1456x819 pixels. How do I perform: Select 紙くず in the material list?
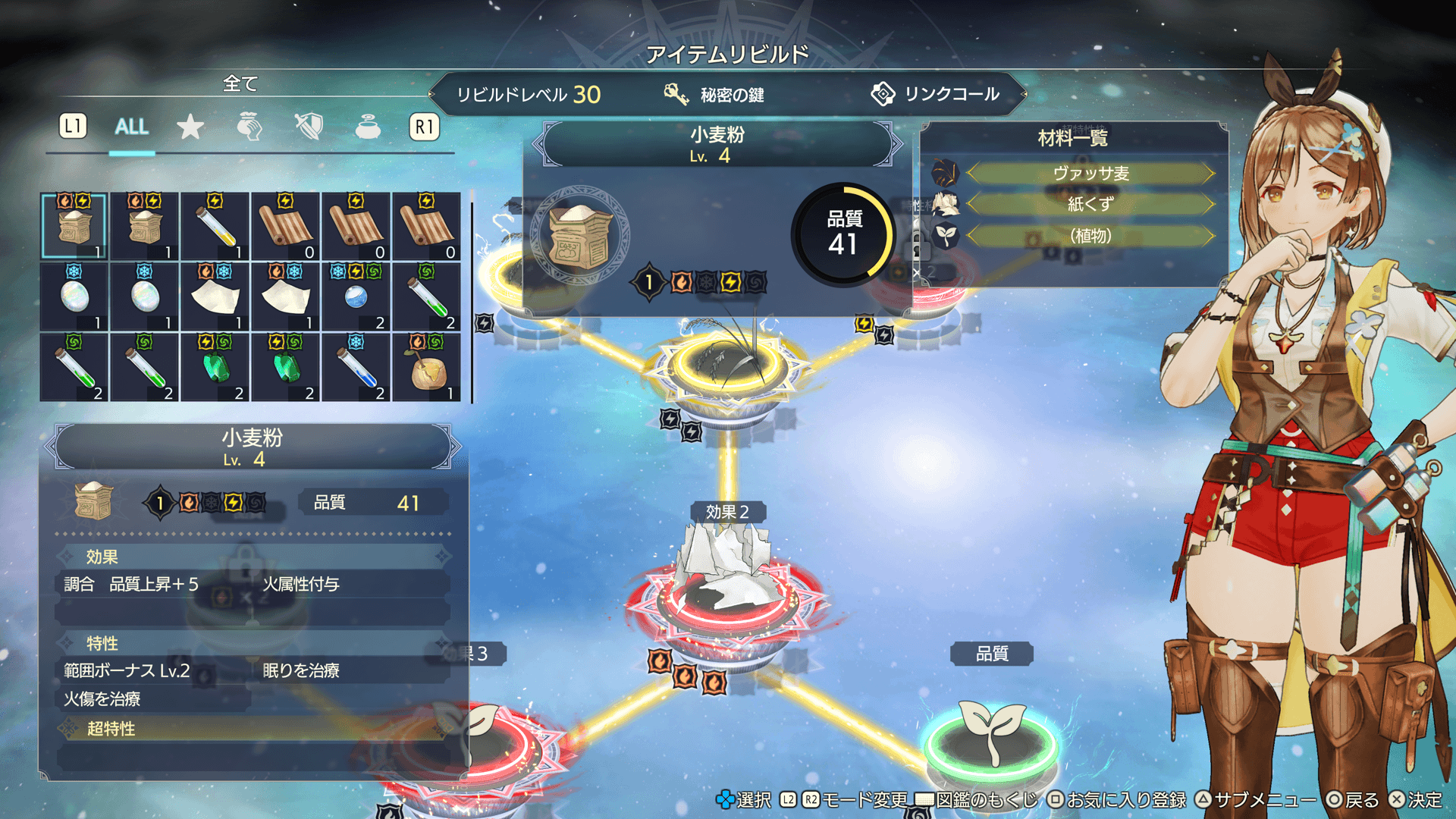(x=1090, y=204)
